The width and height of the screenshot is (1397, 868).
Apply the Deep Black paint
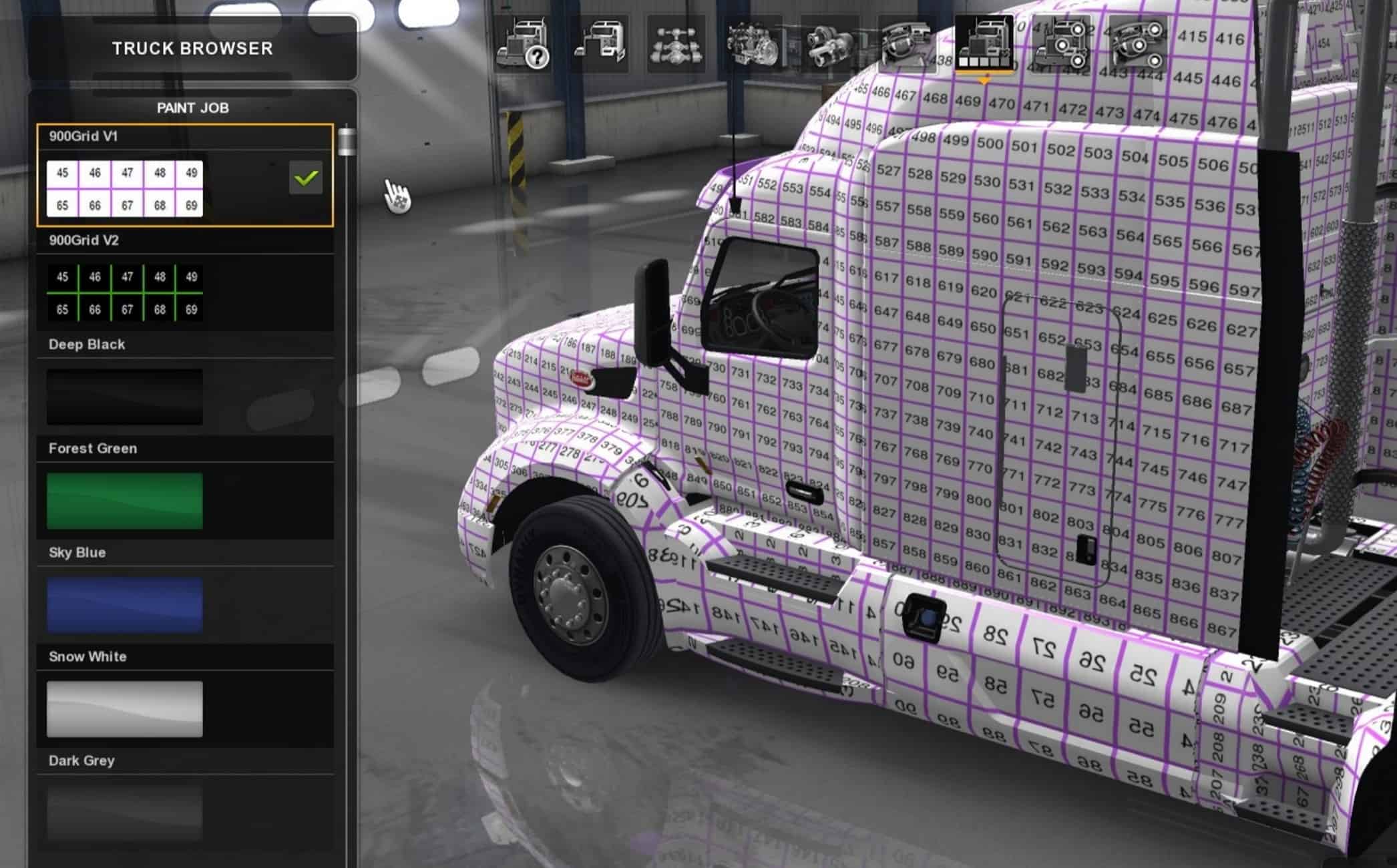click(125, 397)
